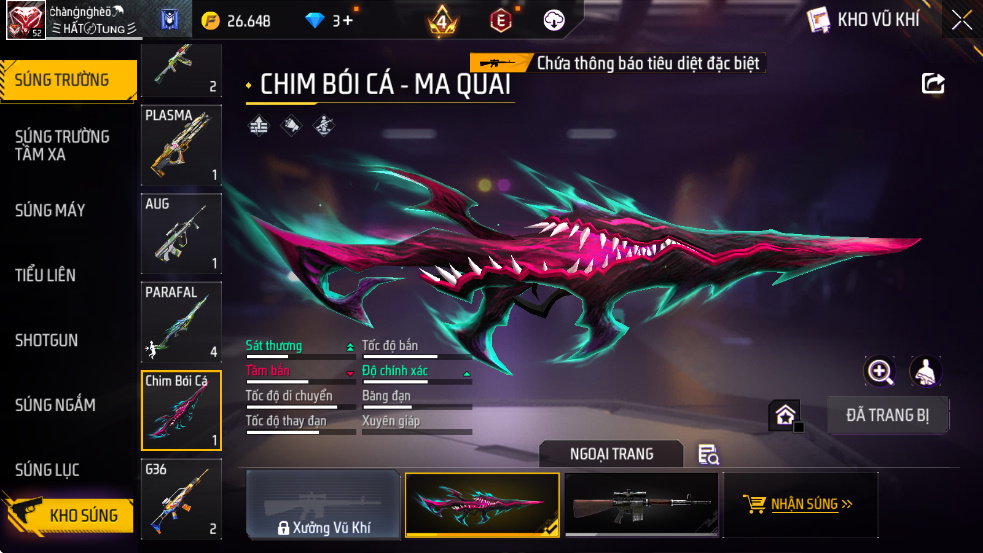This screenshot has height=553, width=983.
Task: Switch to the Súng Ngắm category
Action: 55,405
